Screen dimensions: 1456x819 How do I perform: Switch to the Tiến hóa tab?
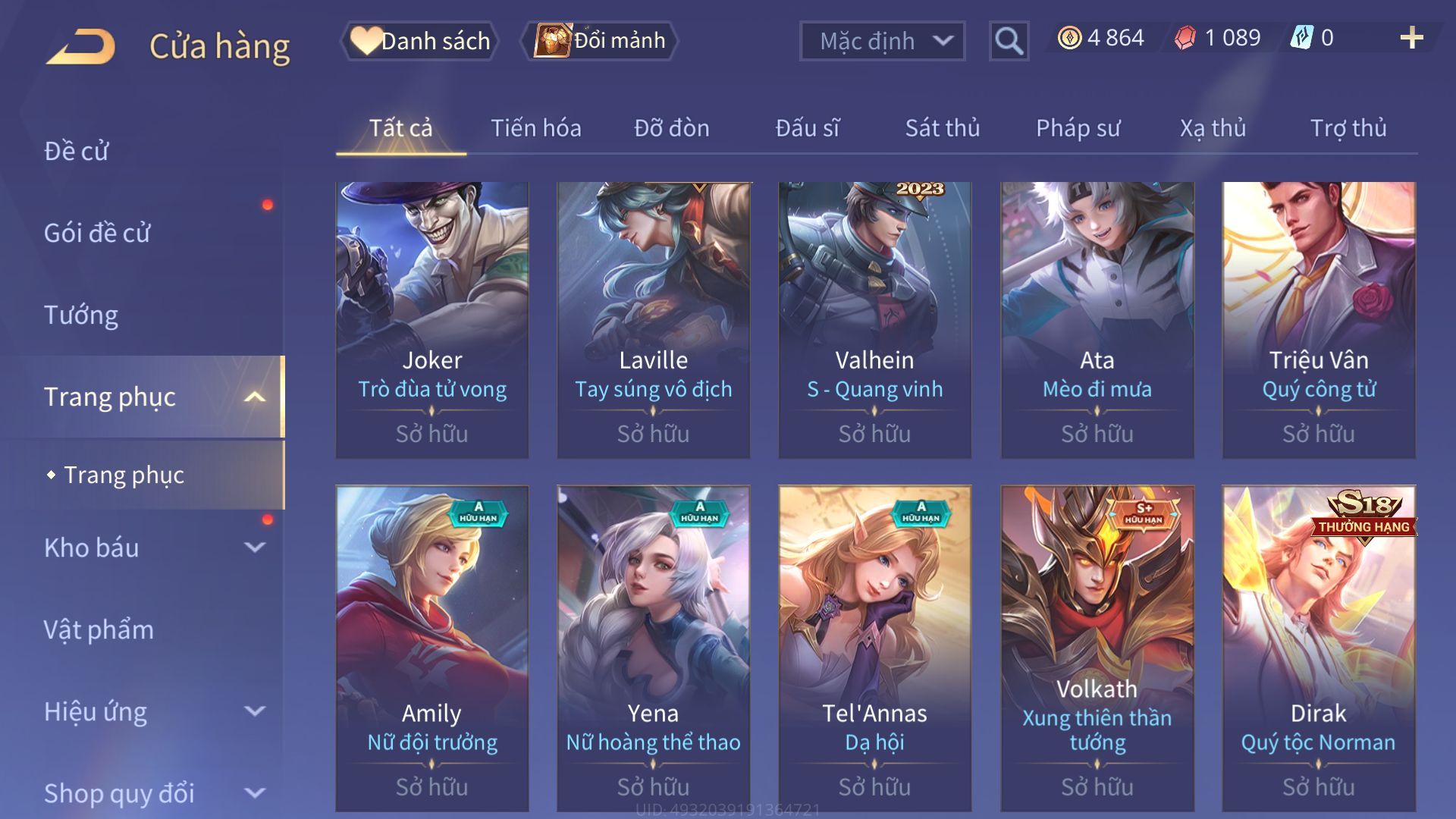pyautogui.click(x=535, y=128)
